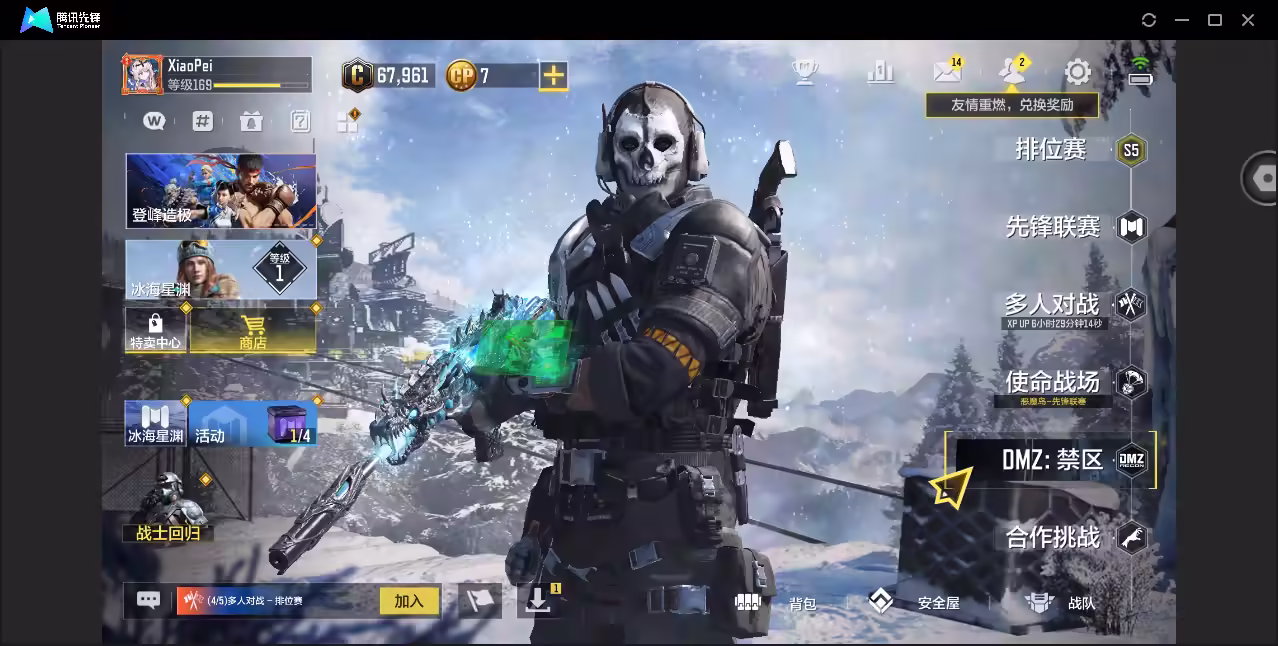Screen dimensions: 1278x646
Task: Open 使命战场 battle royale mode
Action: (1053, 382)
